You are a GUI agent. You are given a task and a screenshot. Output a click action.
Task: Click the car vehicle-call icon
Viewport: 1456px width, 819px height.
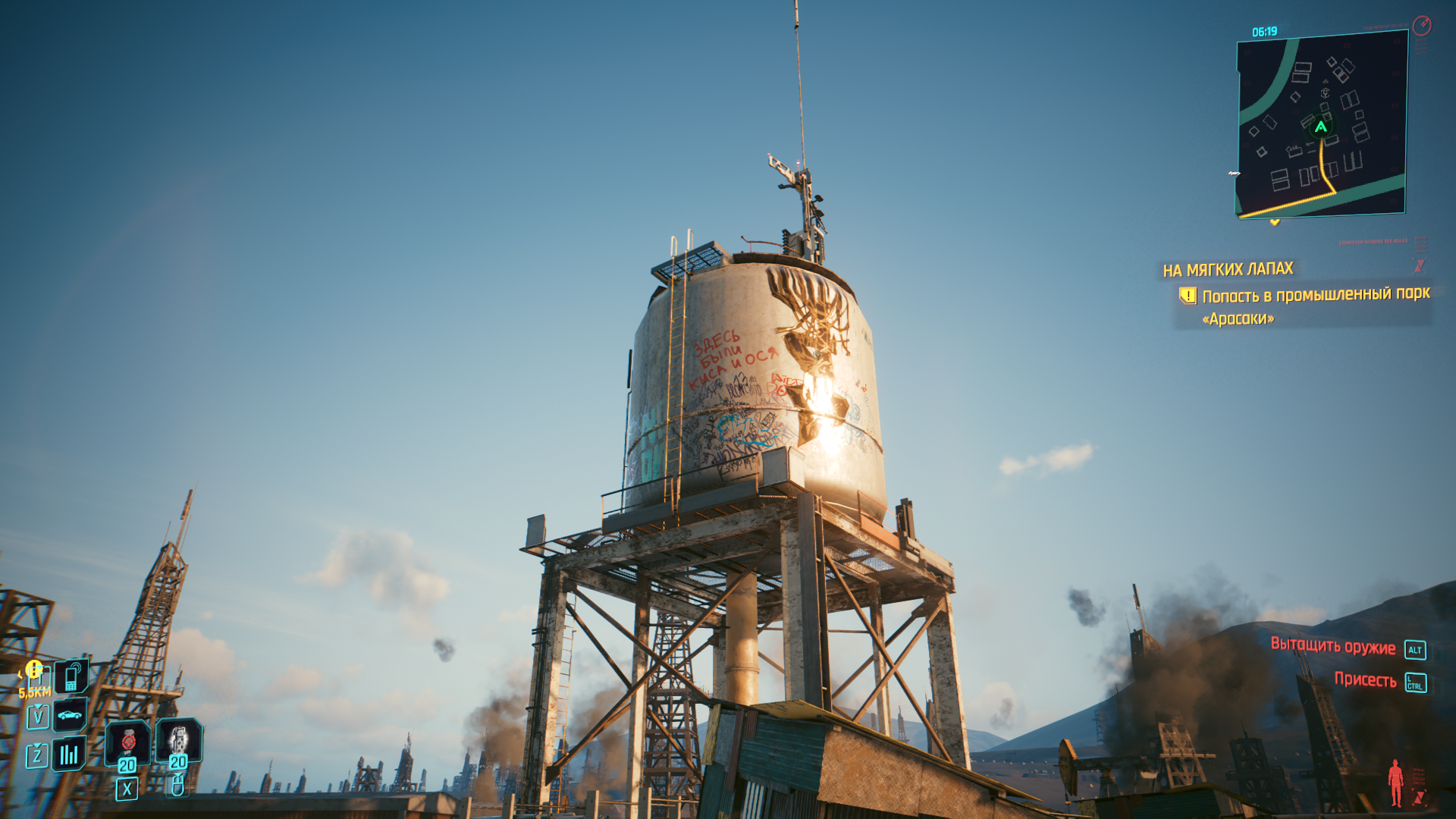(x=70, y=714)
